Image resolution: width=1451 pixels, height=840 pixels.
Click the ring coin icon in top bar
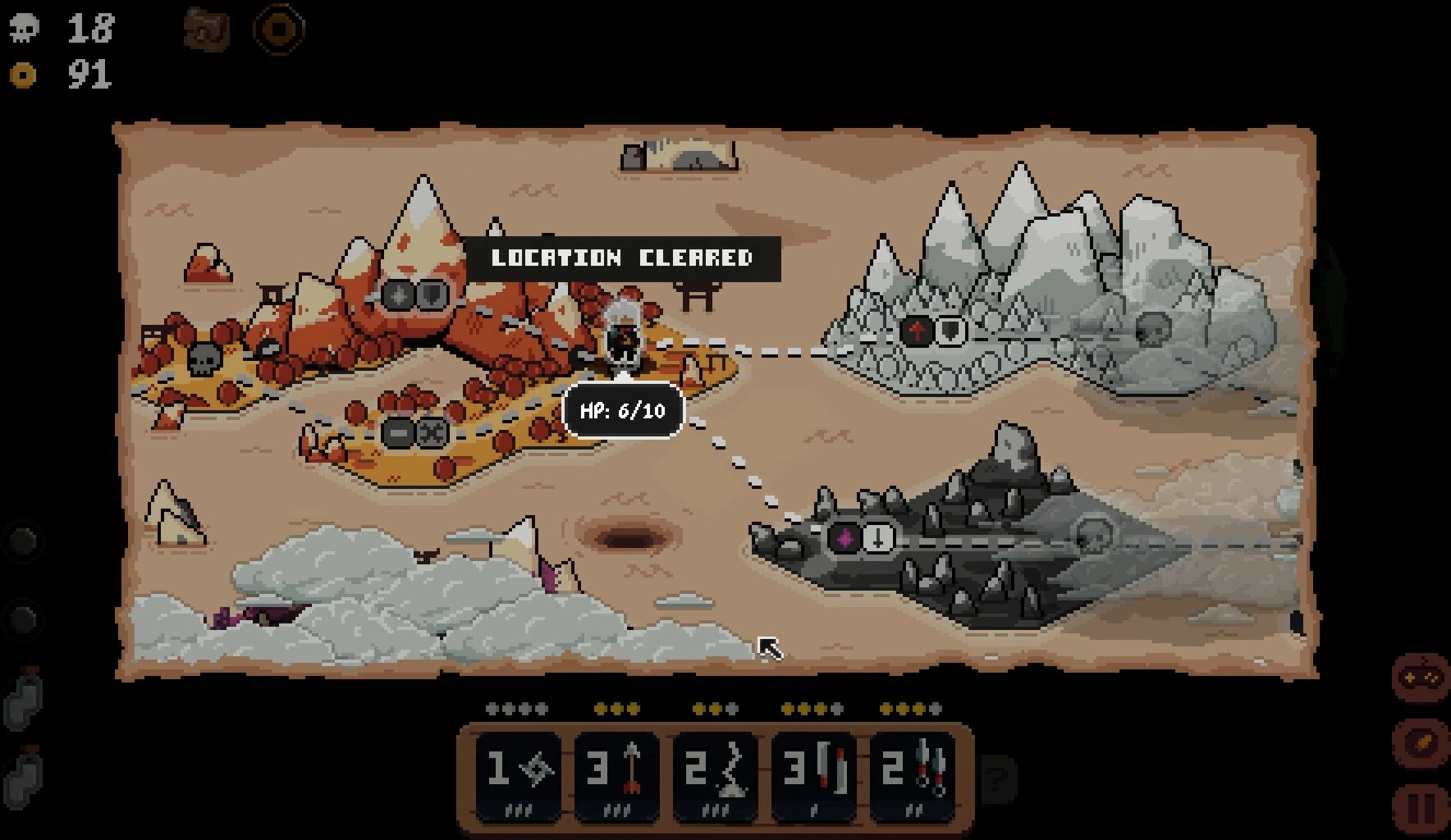coord(279,30)
